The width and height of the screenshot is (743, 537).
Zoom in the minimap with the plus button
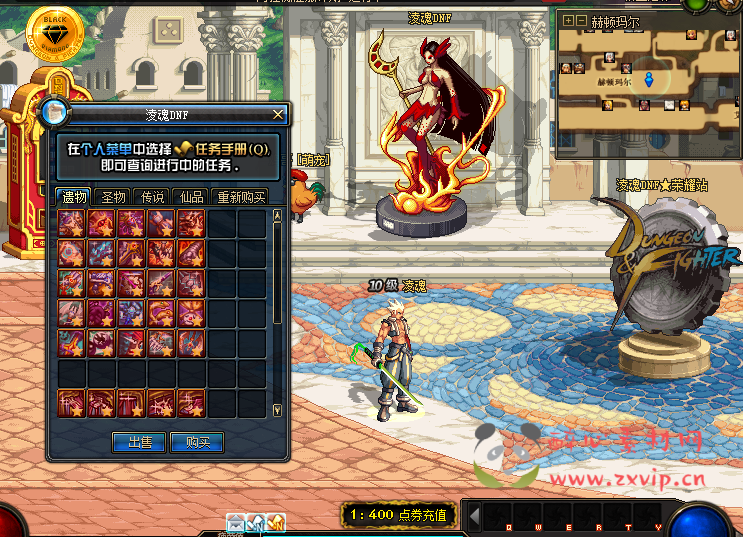tap(568, 20)
